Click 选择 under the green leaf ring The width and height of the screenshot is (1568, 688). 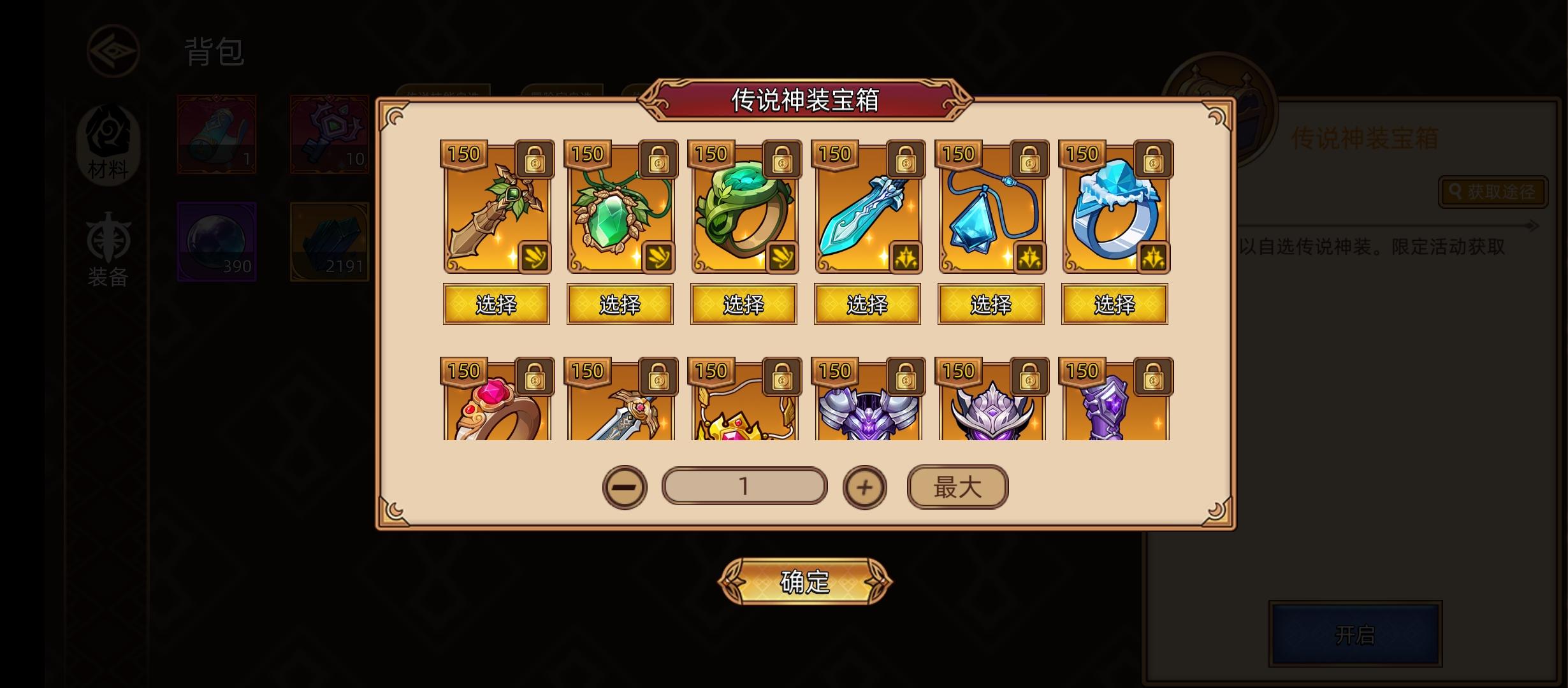[x=743, y=304]
